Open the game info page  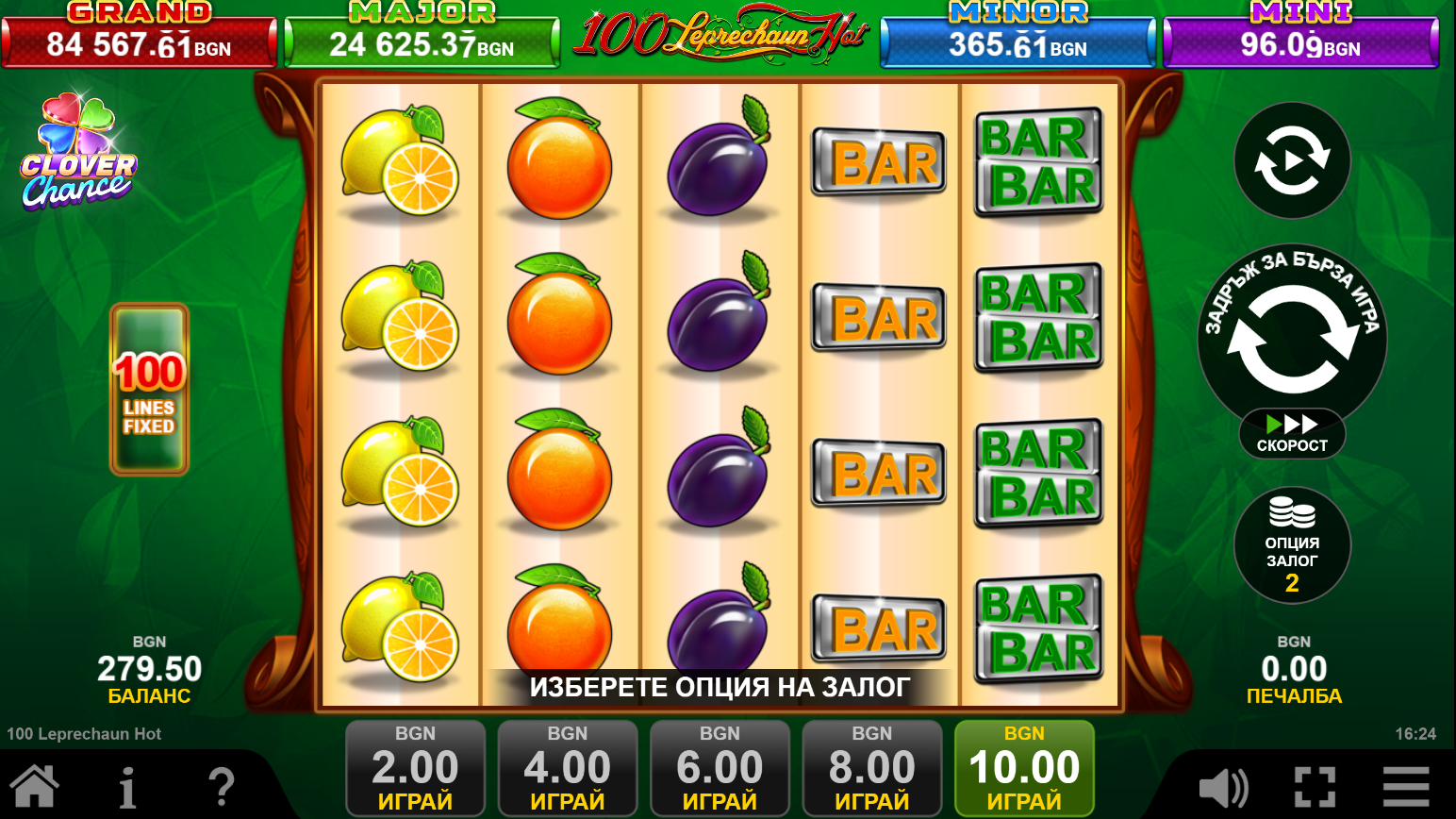[x=127, y=786]
